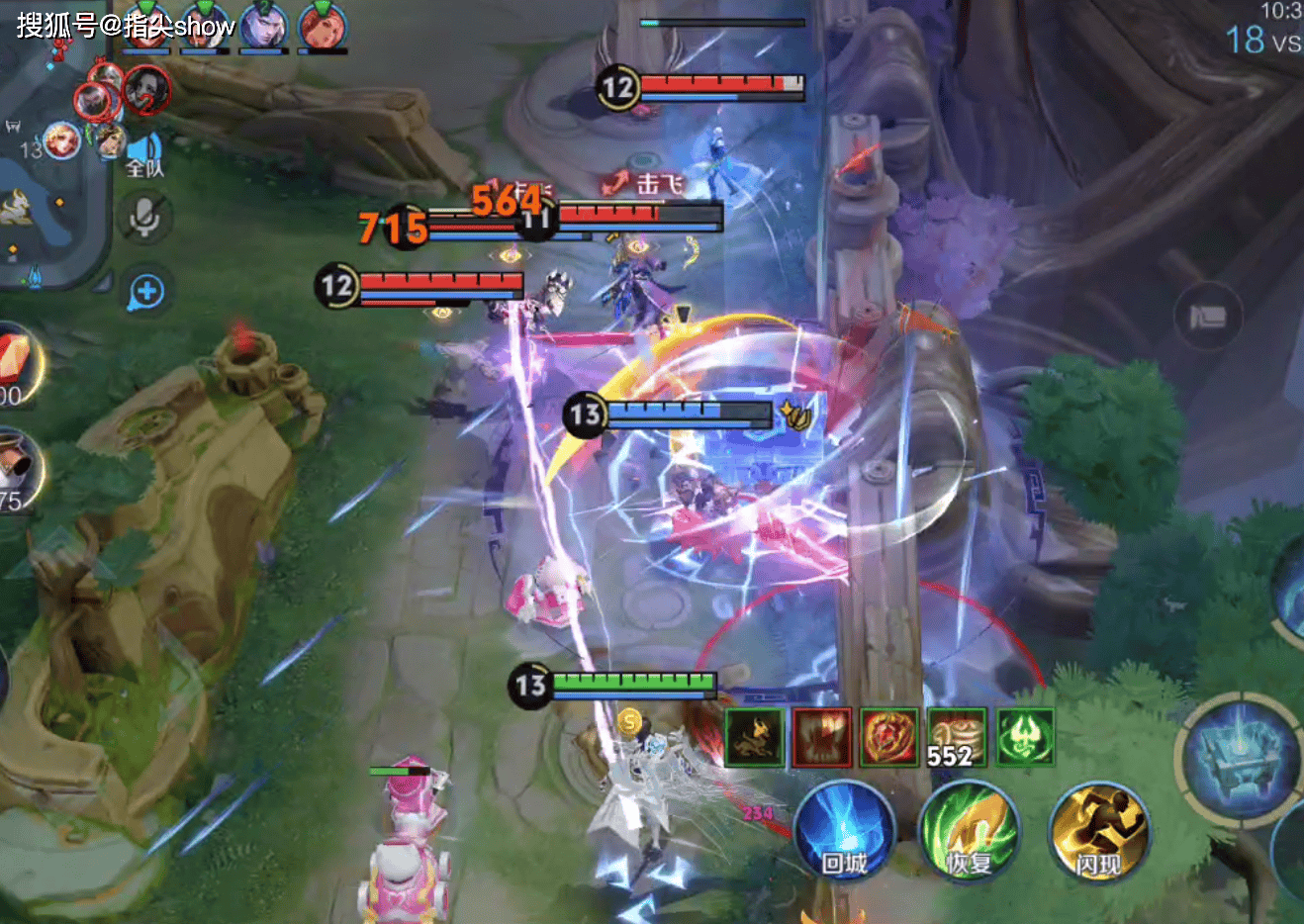The height and width of the screenshot is (924, 1304).
Task: Select the green skull flame icon
Action: (1024, 737)
